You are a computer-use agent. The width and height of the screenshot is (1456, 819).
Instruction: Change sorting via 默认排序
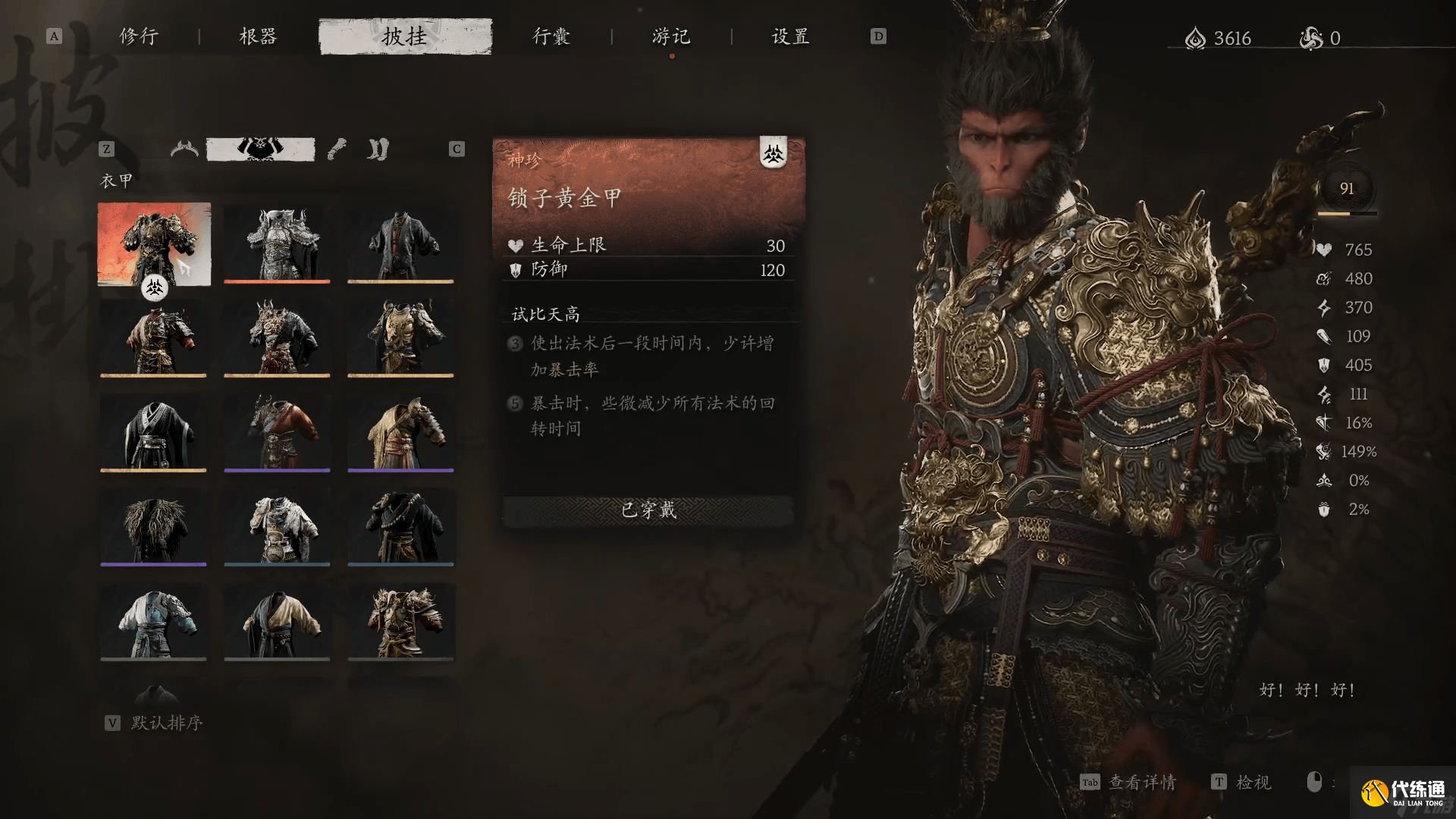pyautogui.click(x=166, y=723)
